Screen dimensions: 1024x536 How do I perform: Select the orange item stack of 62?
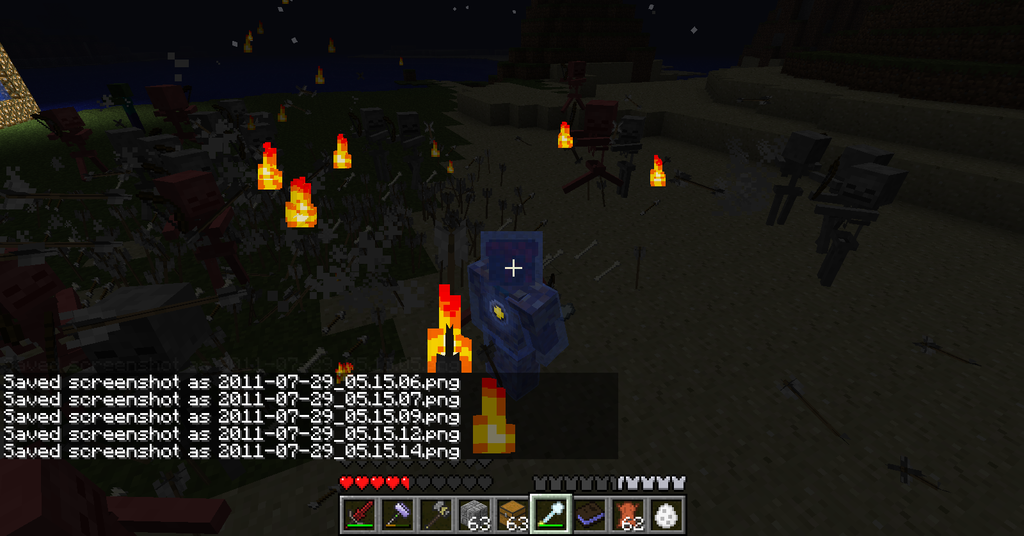point(627,514)
